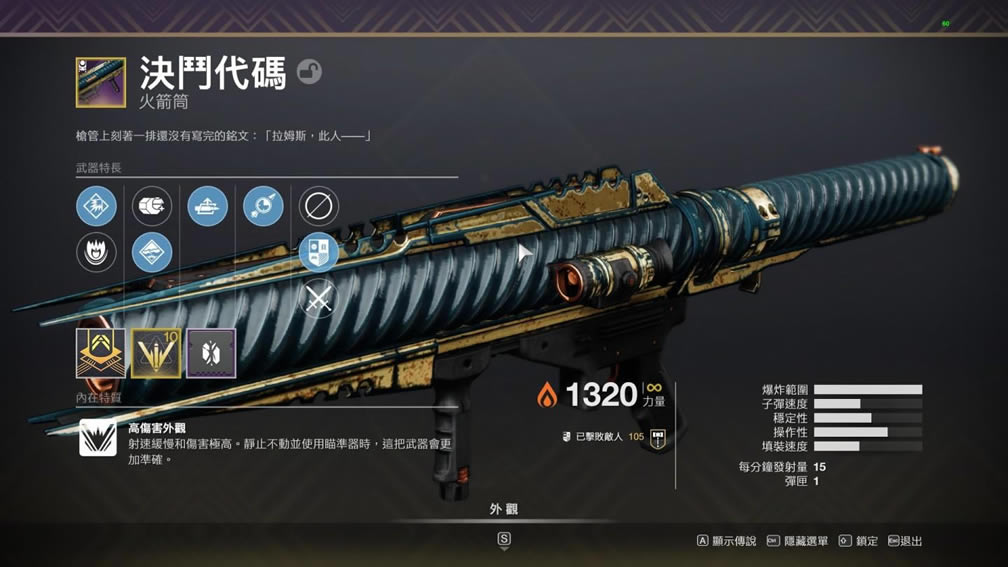Open the gold chevron ornament slot

(100, 353)
